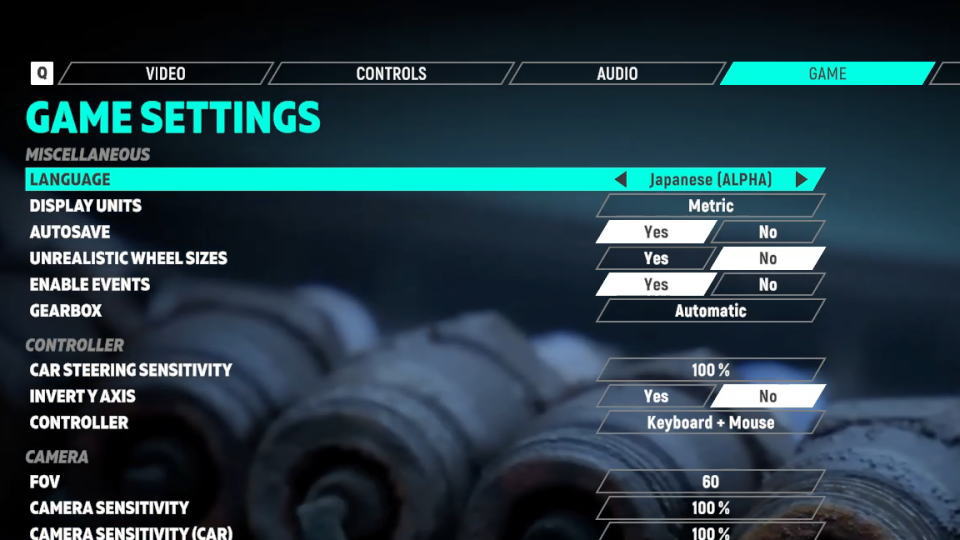Change the Display Units Metric selector
The width and height of the screenshot is (960, 540).
(710, 206)
